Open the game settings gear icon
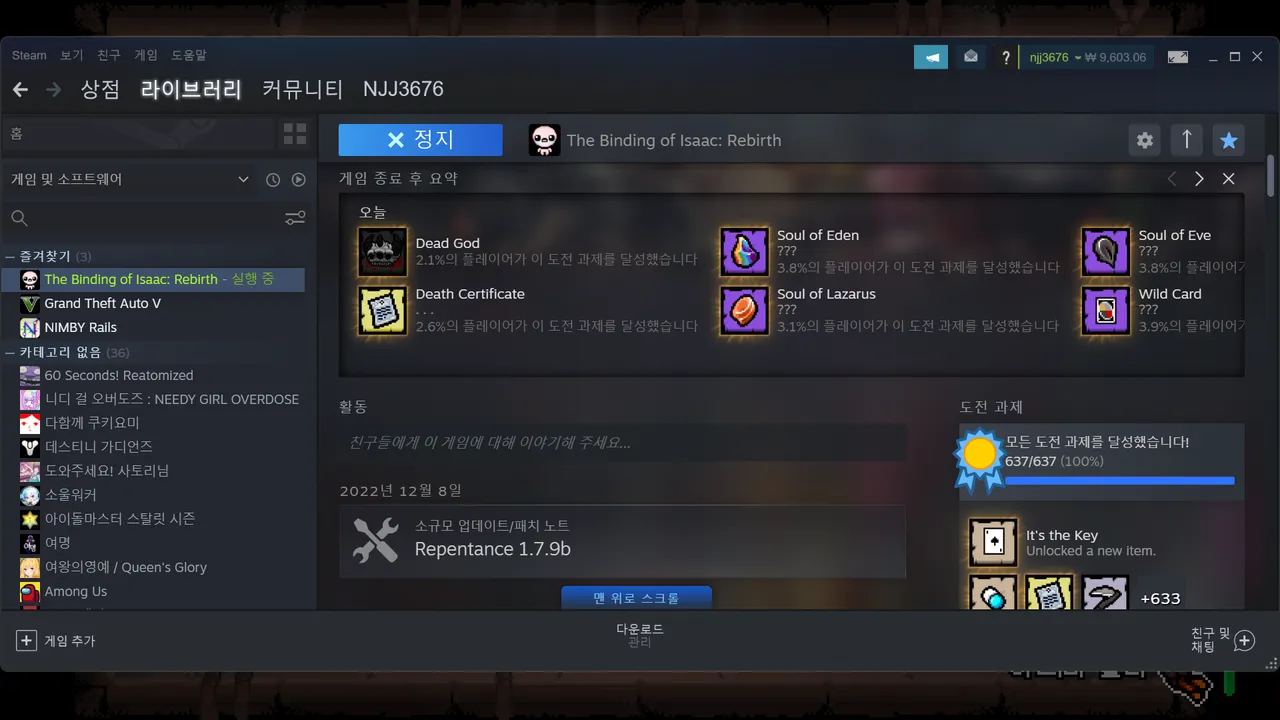 pos(1144,140)
